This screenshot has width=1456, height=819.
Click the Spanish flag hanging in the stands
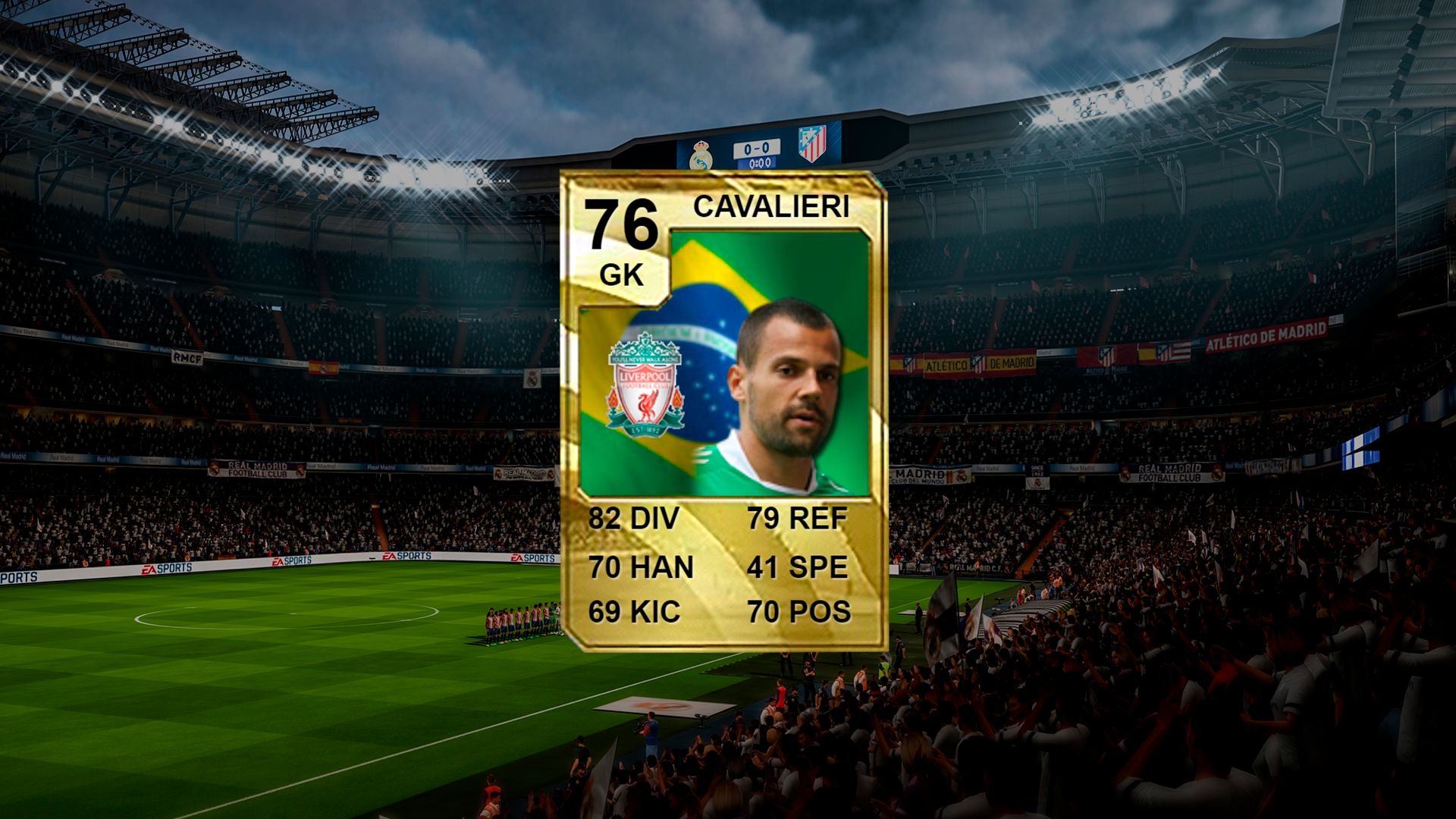pyautogui.click(x=324, y=368)
